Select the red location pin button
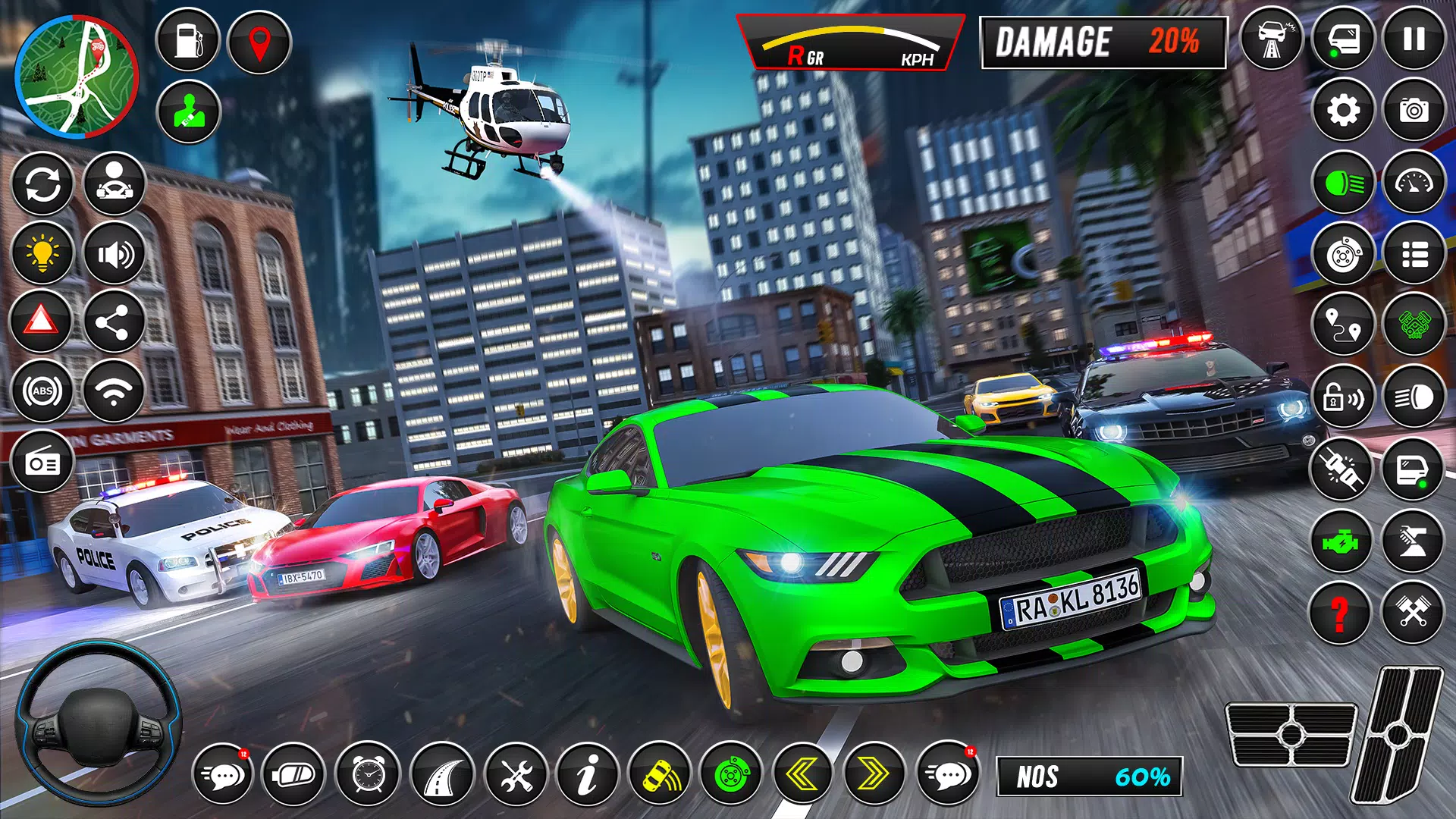Viewport: 1456px width, 819px height. coord(259,42)
